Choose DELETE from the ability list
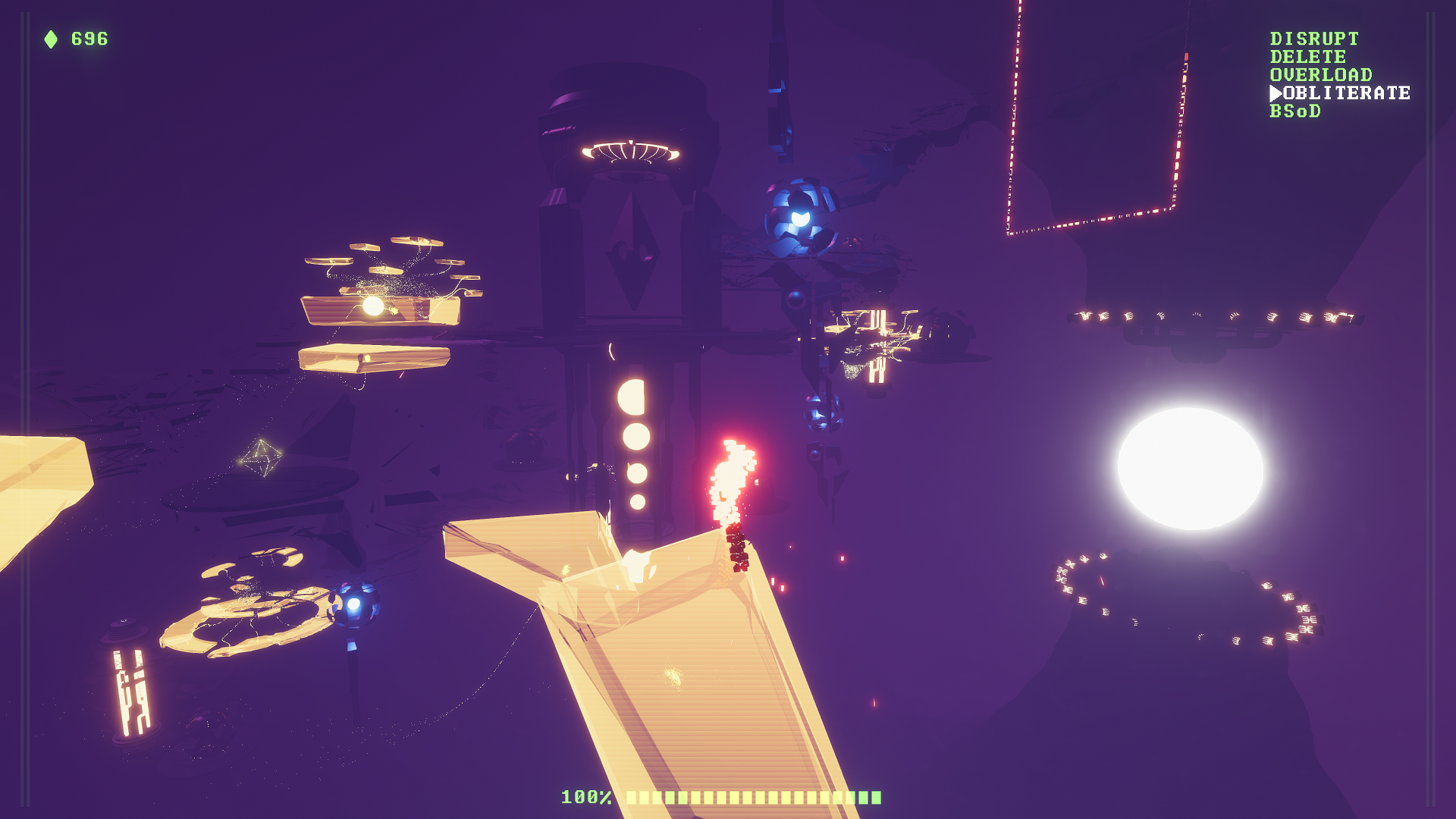 (x=1307, y=57)
